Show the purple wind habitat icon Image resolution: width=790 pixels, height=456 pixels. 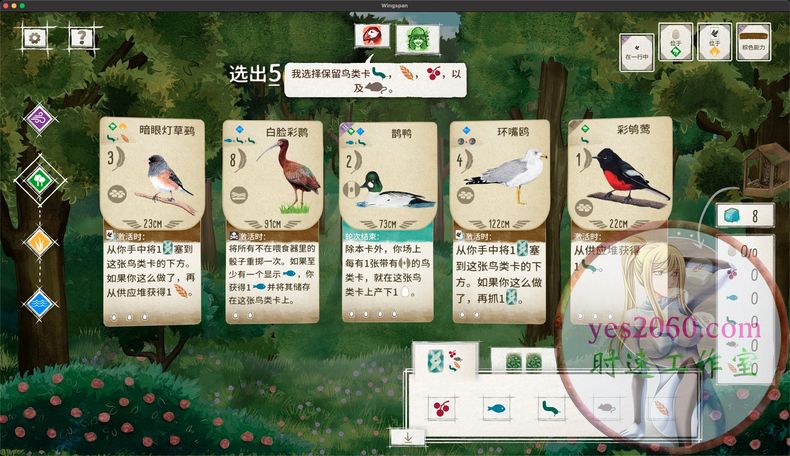point(40,119)
